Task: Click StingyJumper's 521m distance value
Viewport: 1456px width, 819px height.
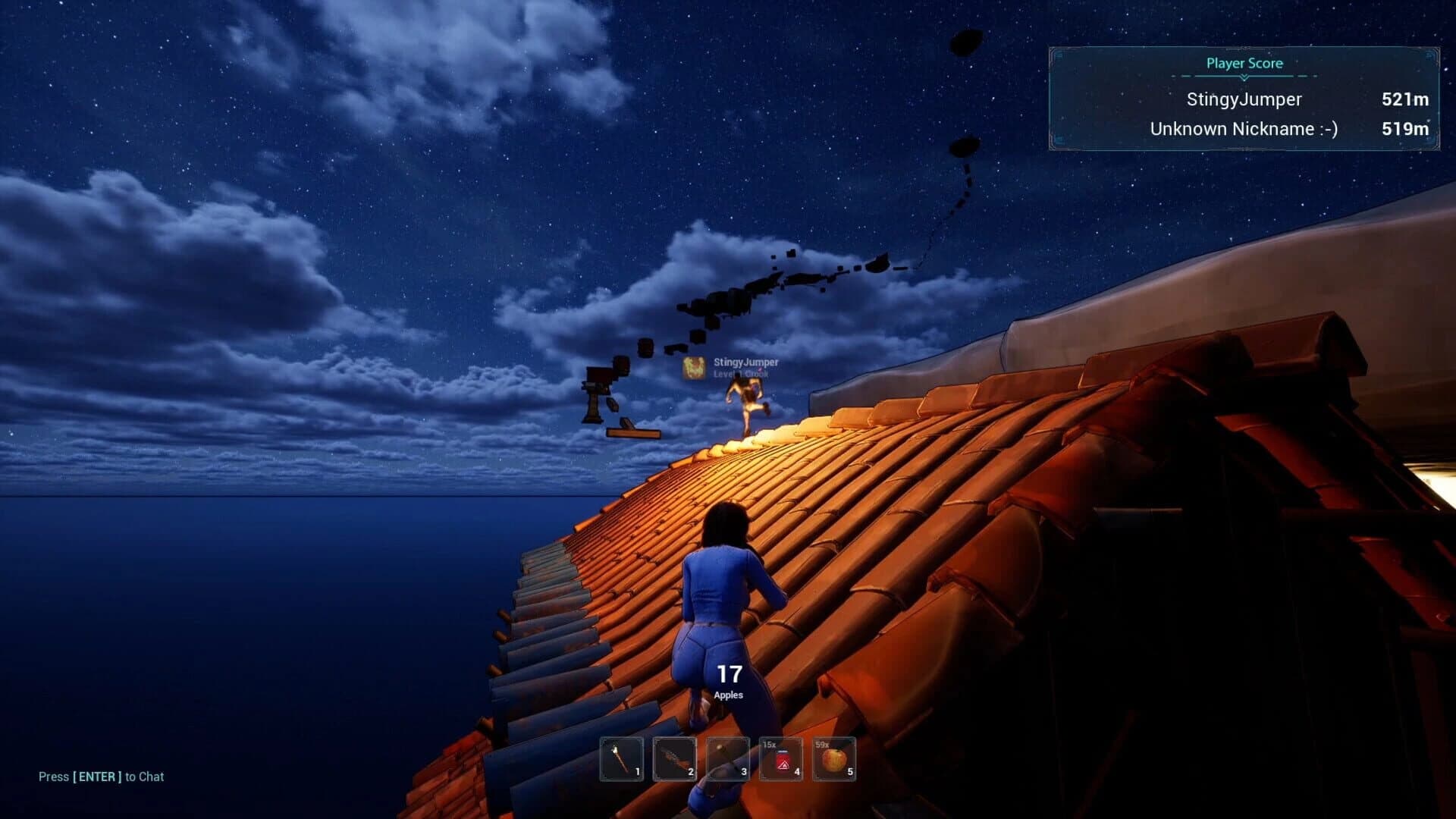Action: [1407, 99]
